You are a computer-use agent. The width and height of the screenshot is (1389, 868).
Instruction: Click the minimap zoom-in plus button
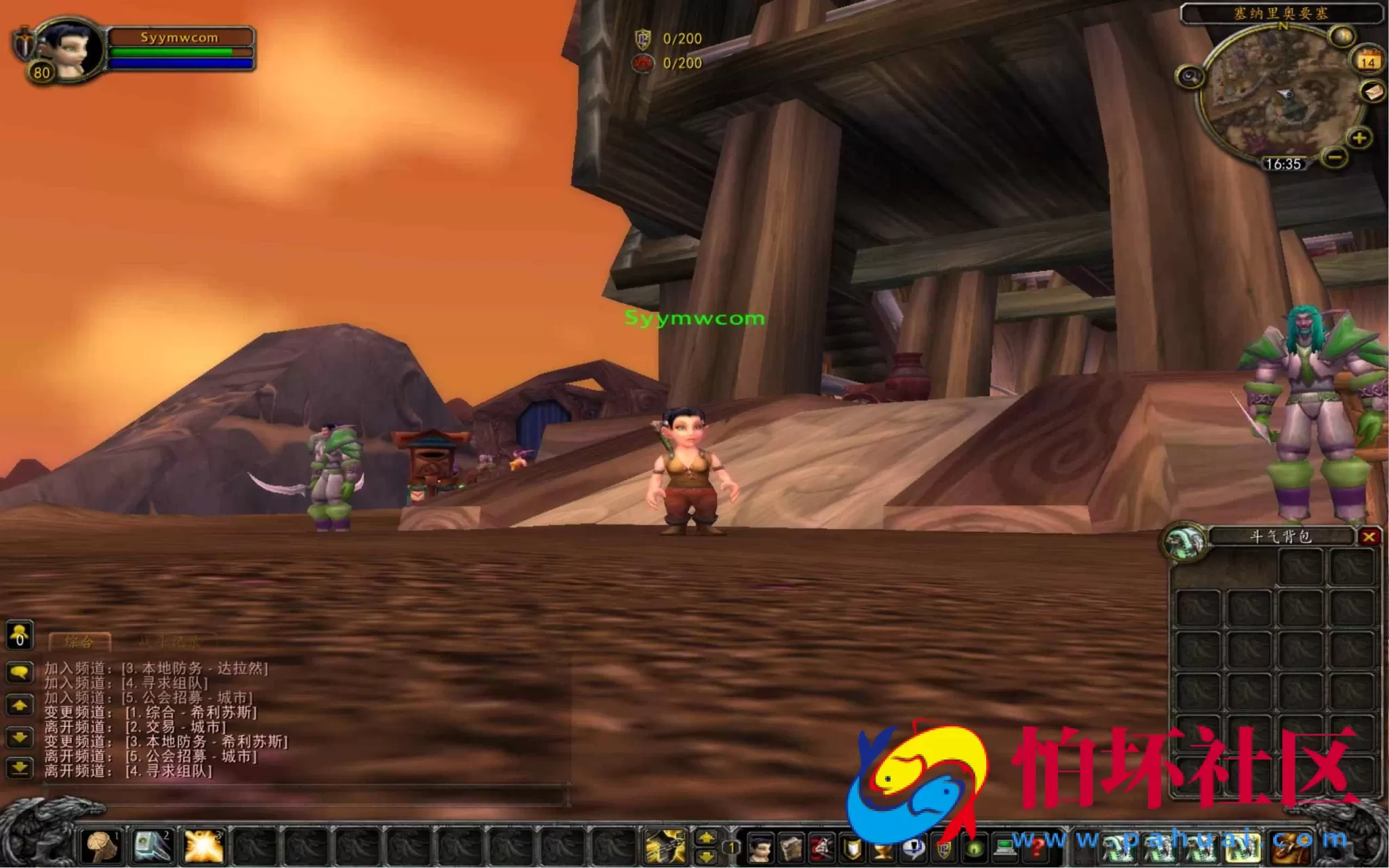tap(1359, 138)
